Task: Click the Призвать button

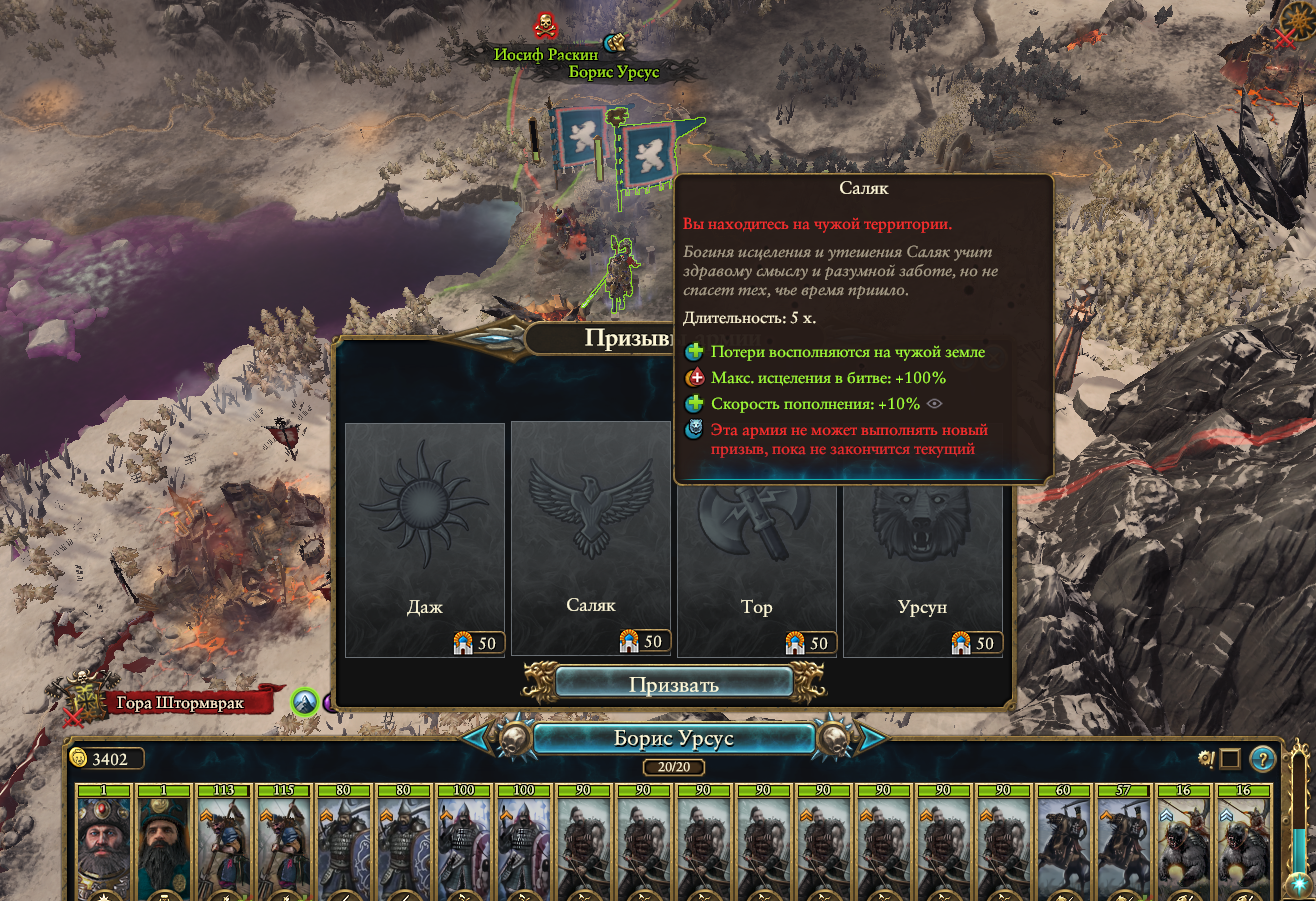Action: point(673,685)
